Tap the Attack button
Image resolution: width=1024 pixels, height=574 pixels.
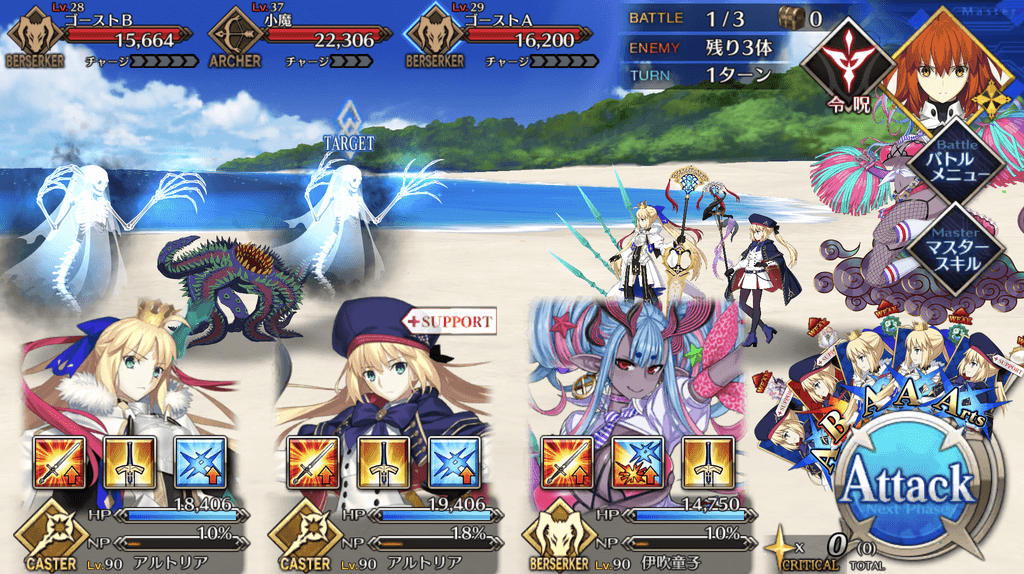[x=908, y=489]
